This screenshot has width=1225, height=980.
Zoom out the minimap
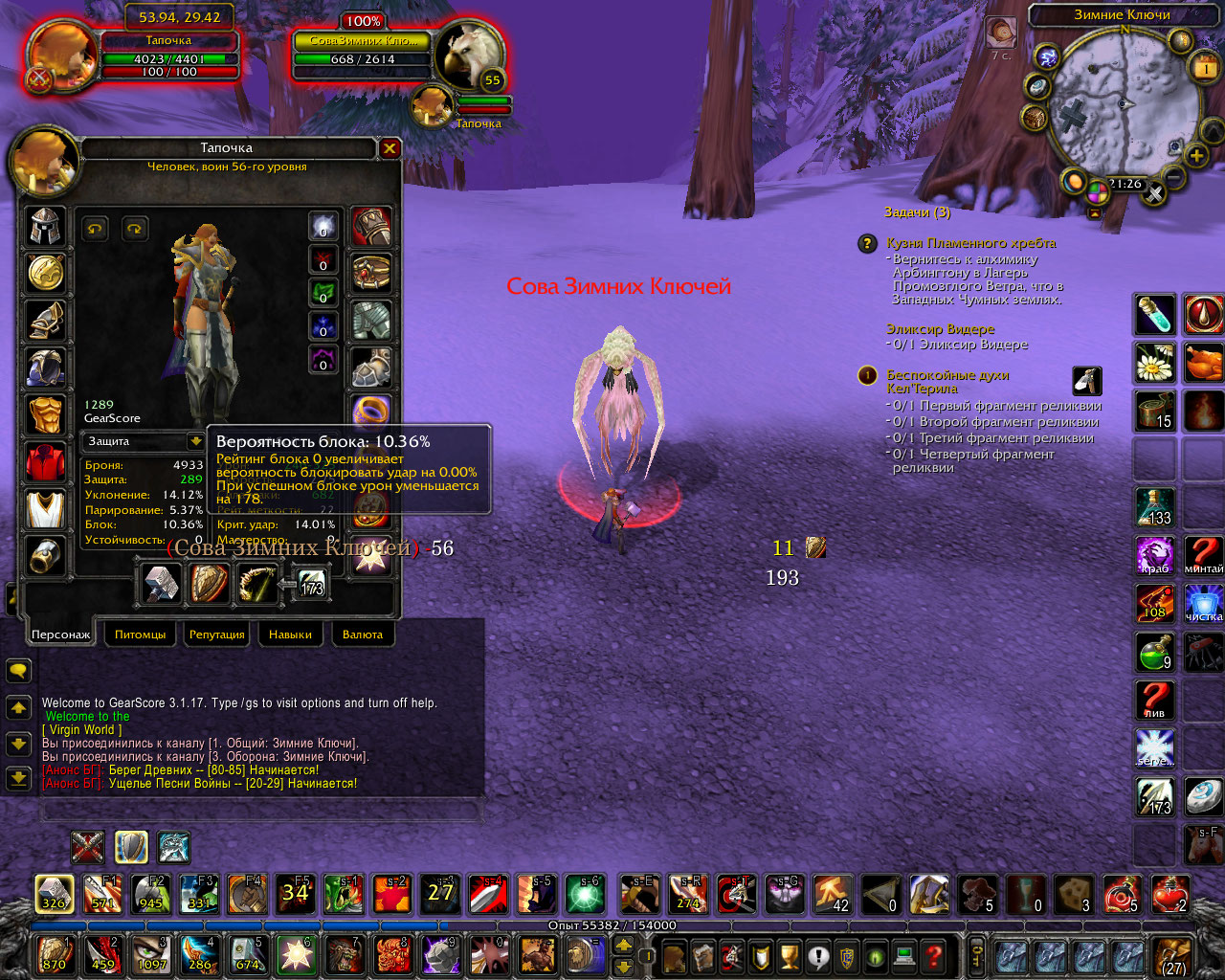pos(1174,177)
